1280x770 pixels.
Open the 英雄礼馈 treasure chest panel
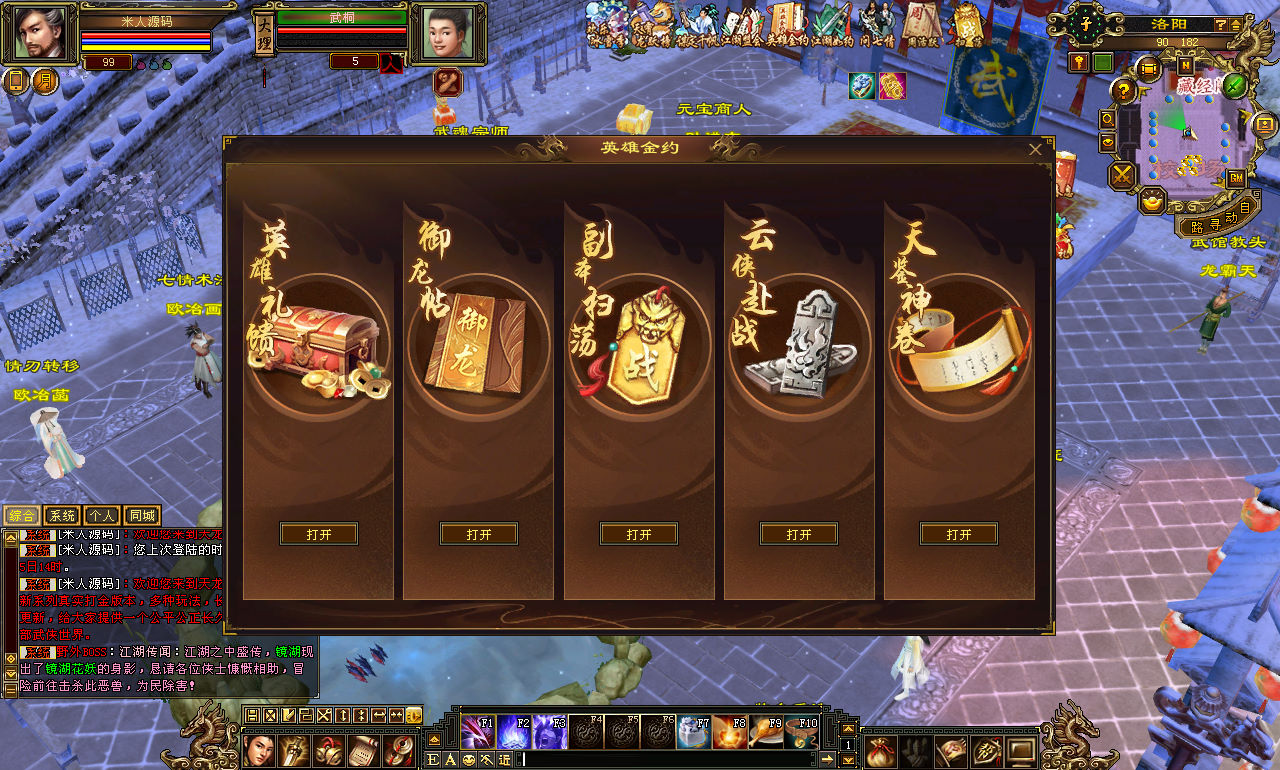(x=319, y=534)
